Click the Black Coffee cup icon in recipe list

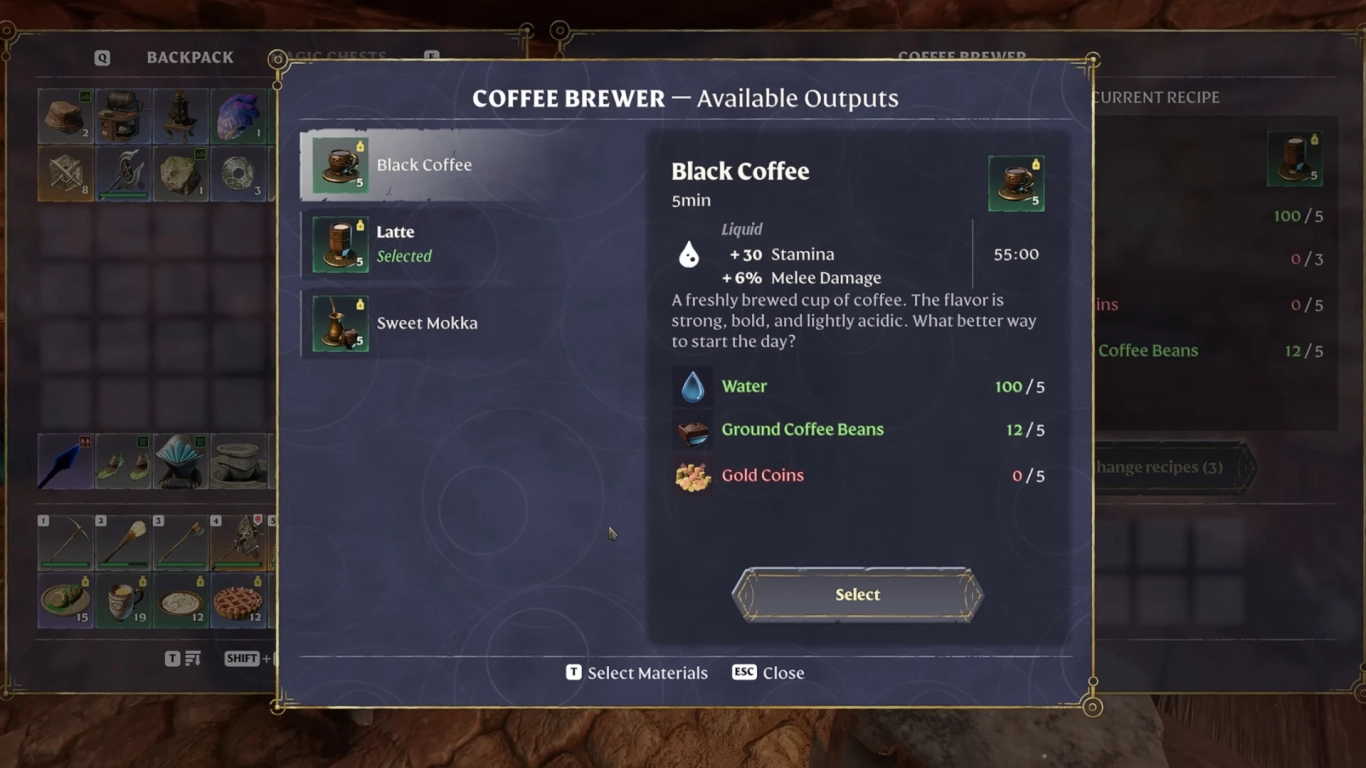(338, 164)
